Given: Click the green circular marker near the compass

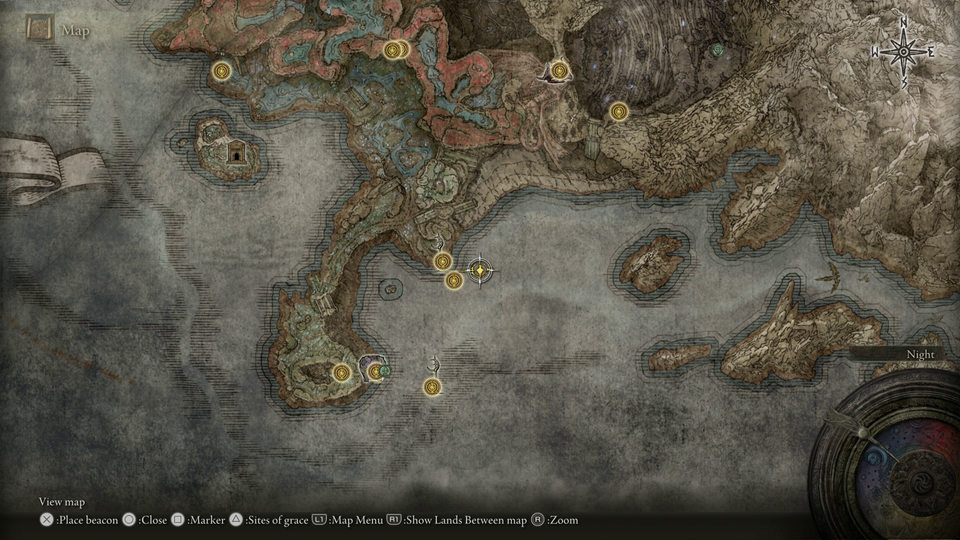Looking at the screenshot, I should 717,50.
